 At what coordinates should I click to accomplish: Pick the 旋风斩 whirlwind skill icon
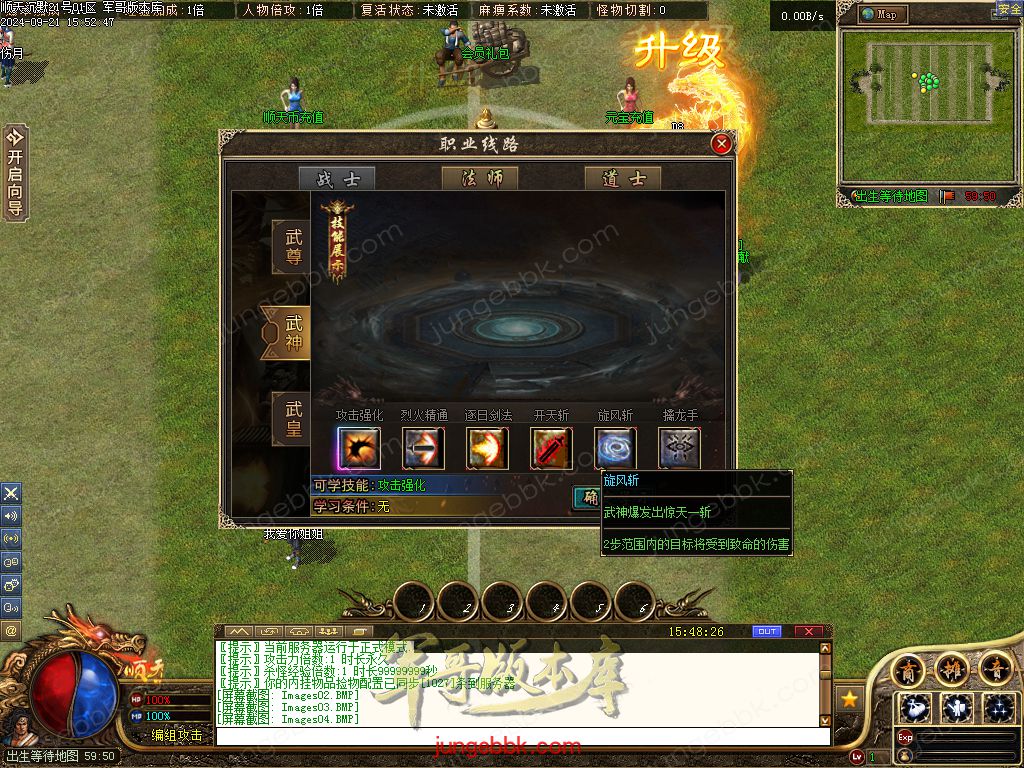pyautogui.click(x=615, y=448)
